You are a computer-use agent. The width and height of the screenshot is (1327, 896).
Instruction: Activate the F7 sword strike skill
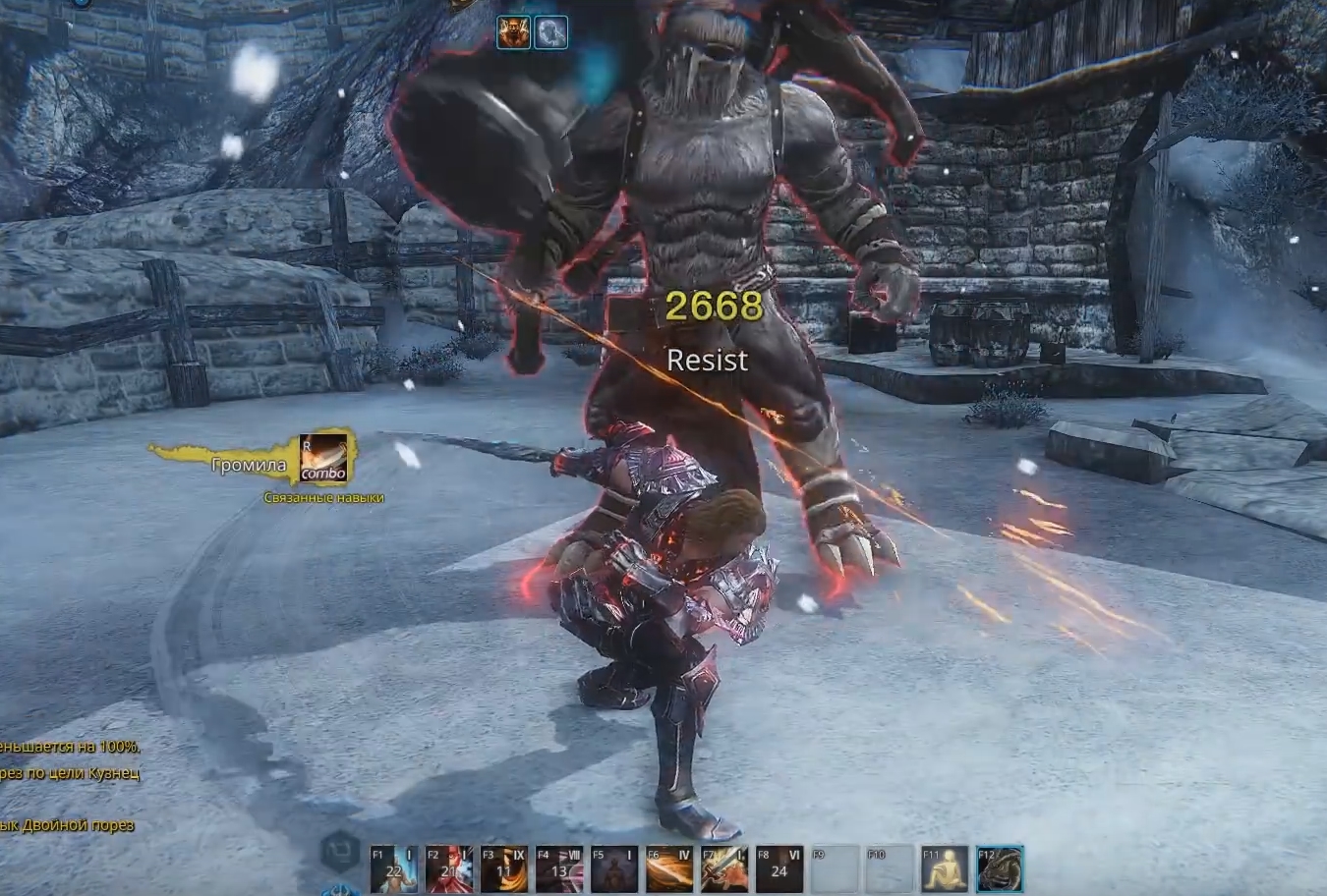pyautogui.click(x=724, y=868)
